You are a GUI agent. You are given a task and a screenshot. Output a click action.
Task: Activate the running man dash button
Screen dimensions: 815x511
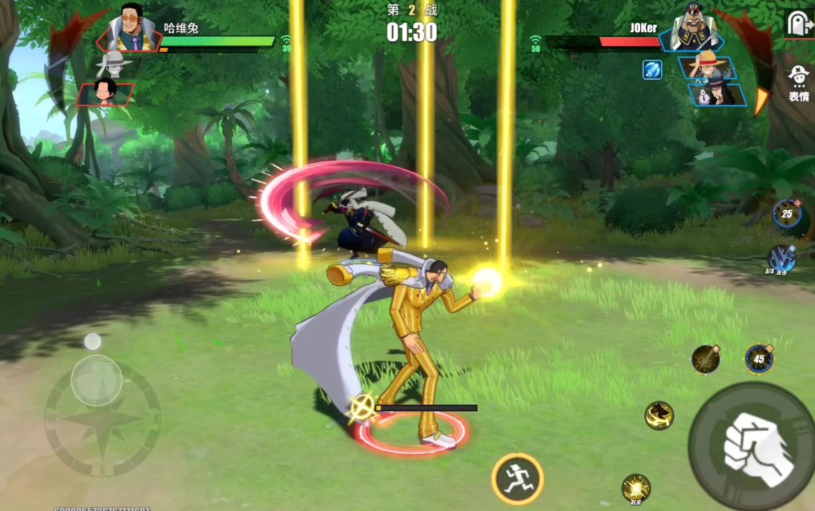click(x=517, y=478)
